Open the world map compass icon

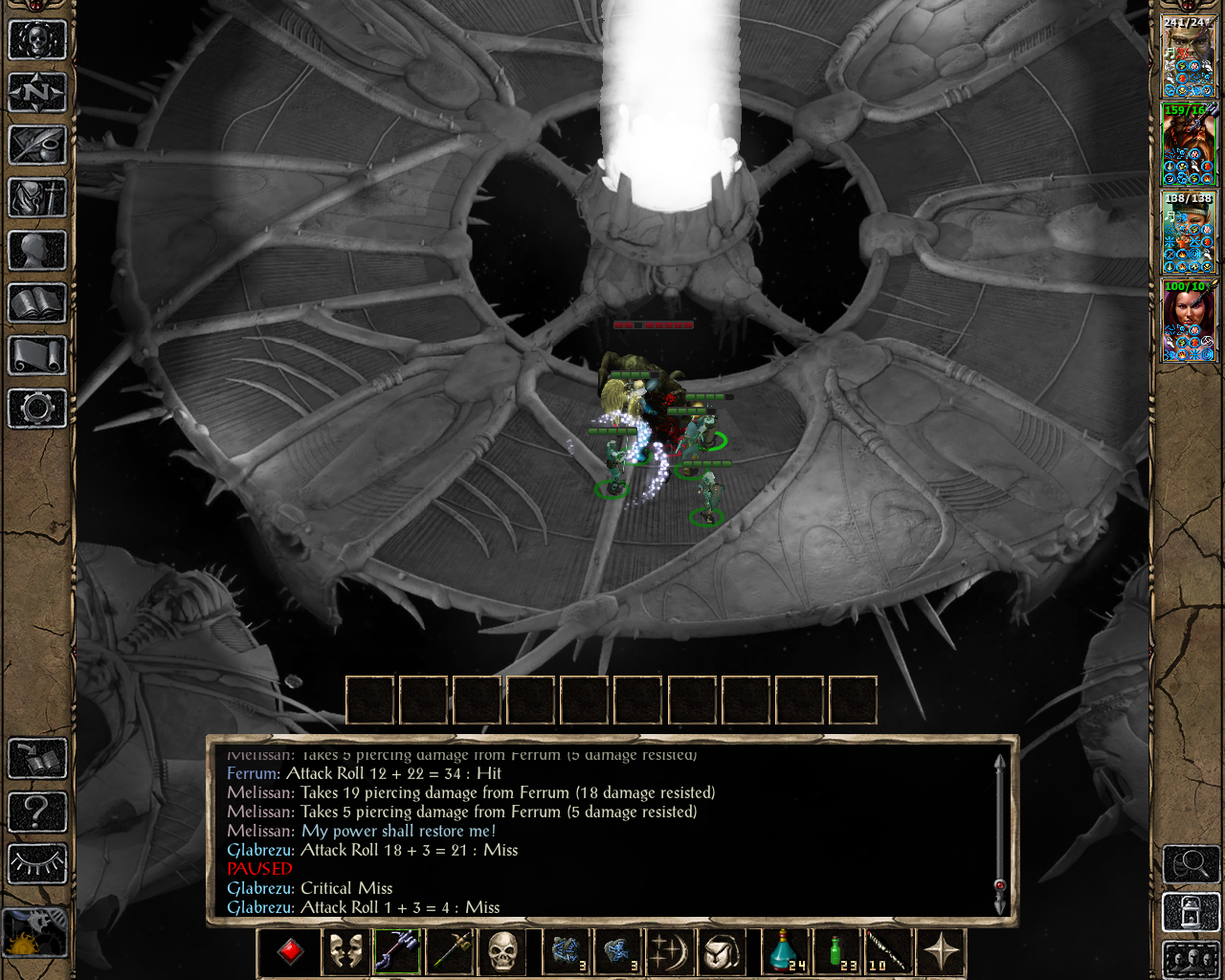tap(36, 92)
